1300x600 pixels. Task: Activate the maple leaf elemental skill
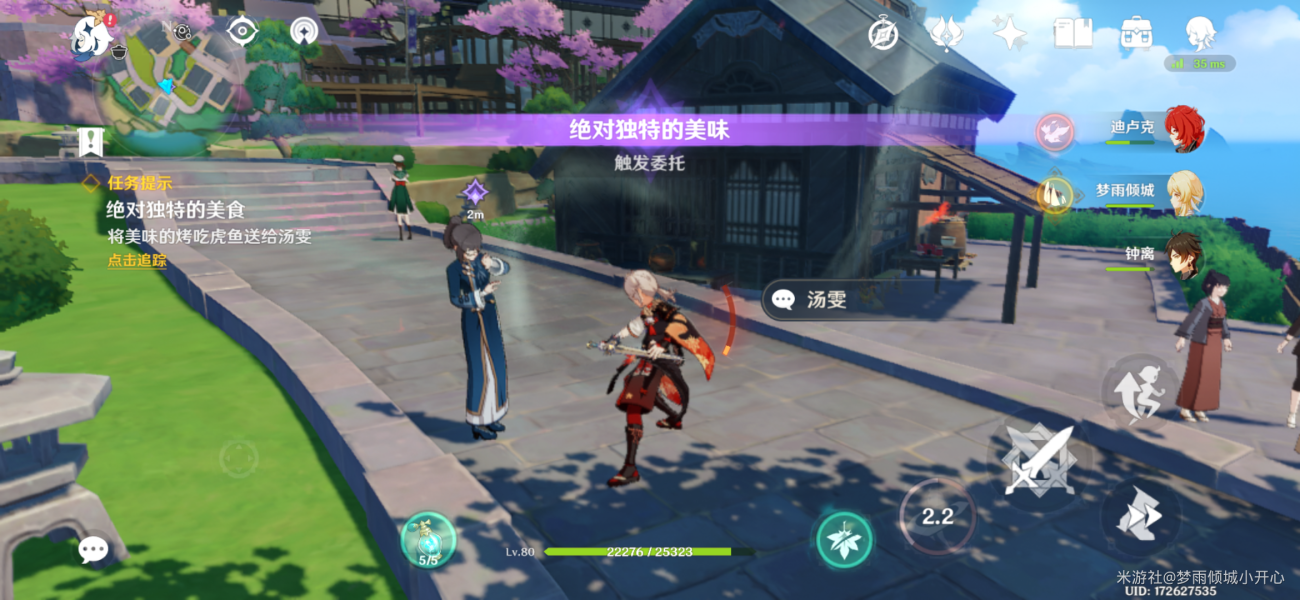[844, 540]
